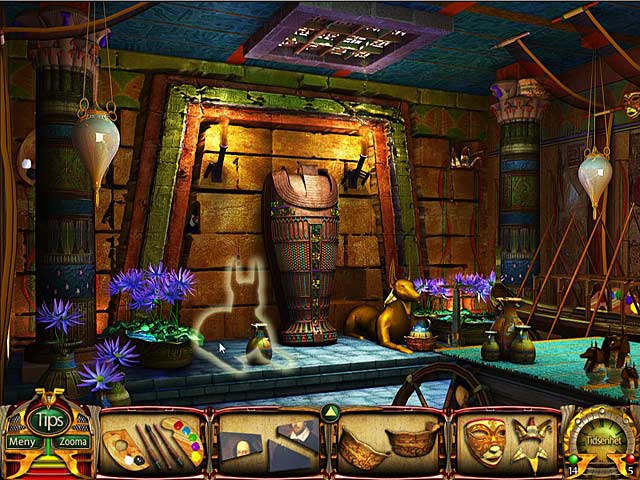Select the broken bowl pieces slot

387,441
